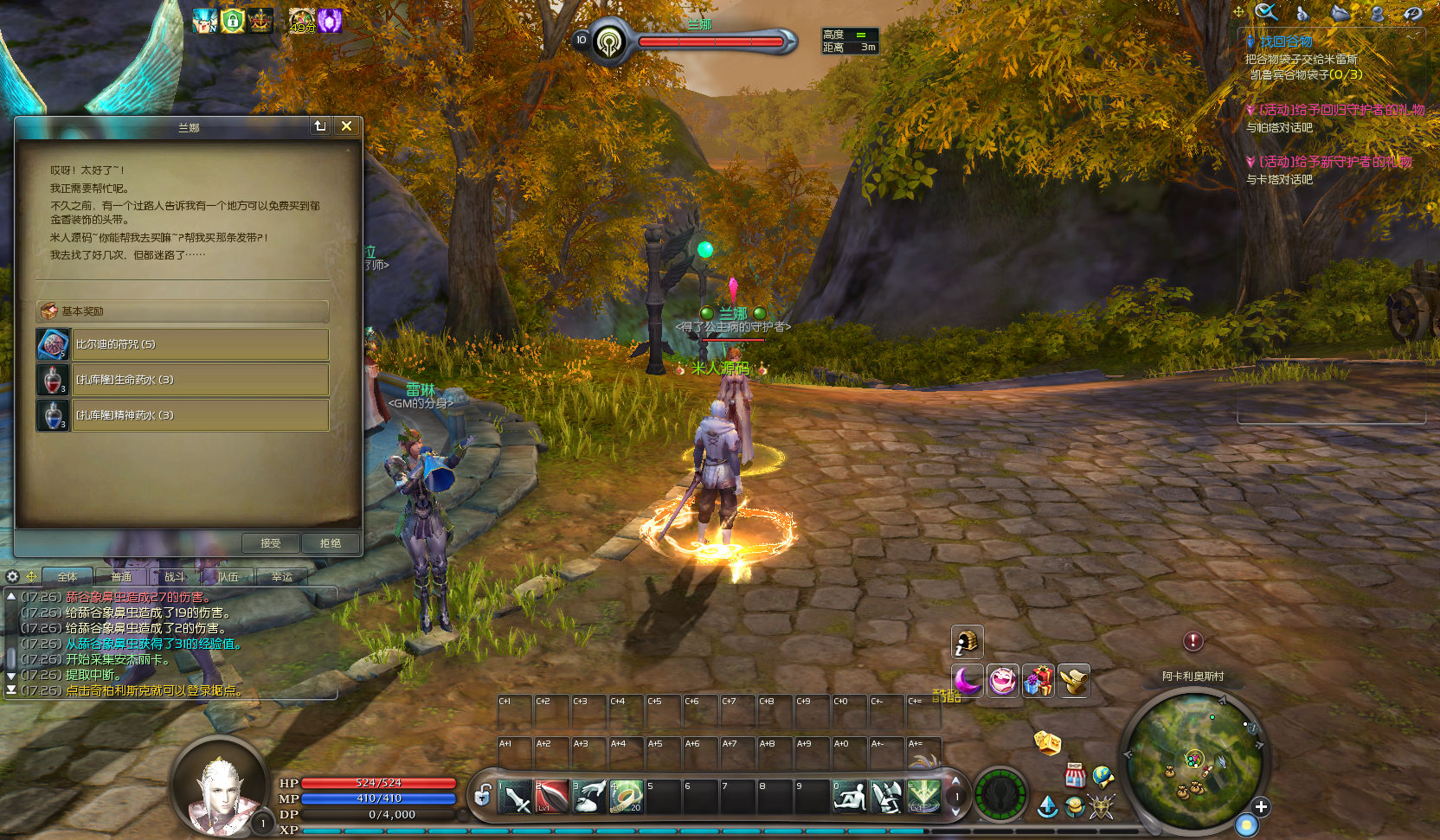Open the gift box event icon
1440x840 pixels.
coord(1038,681)
